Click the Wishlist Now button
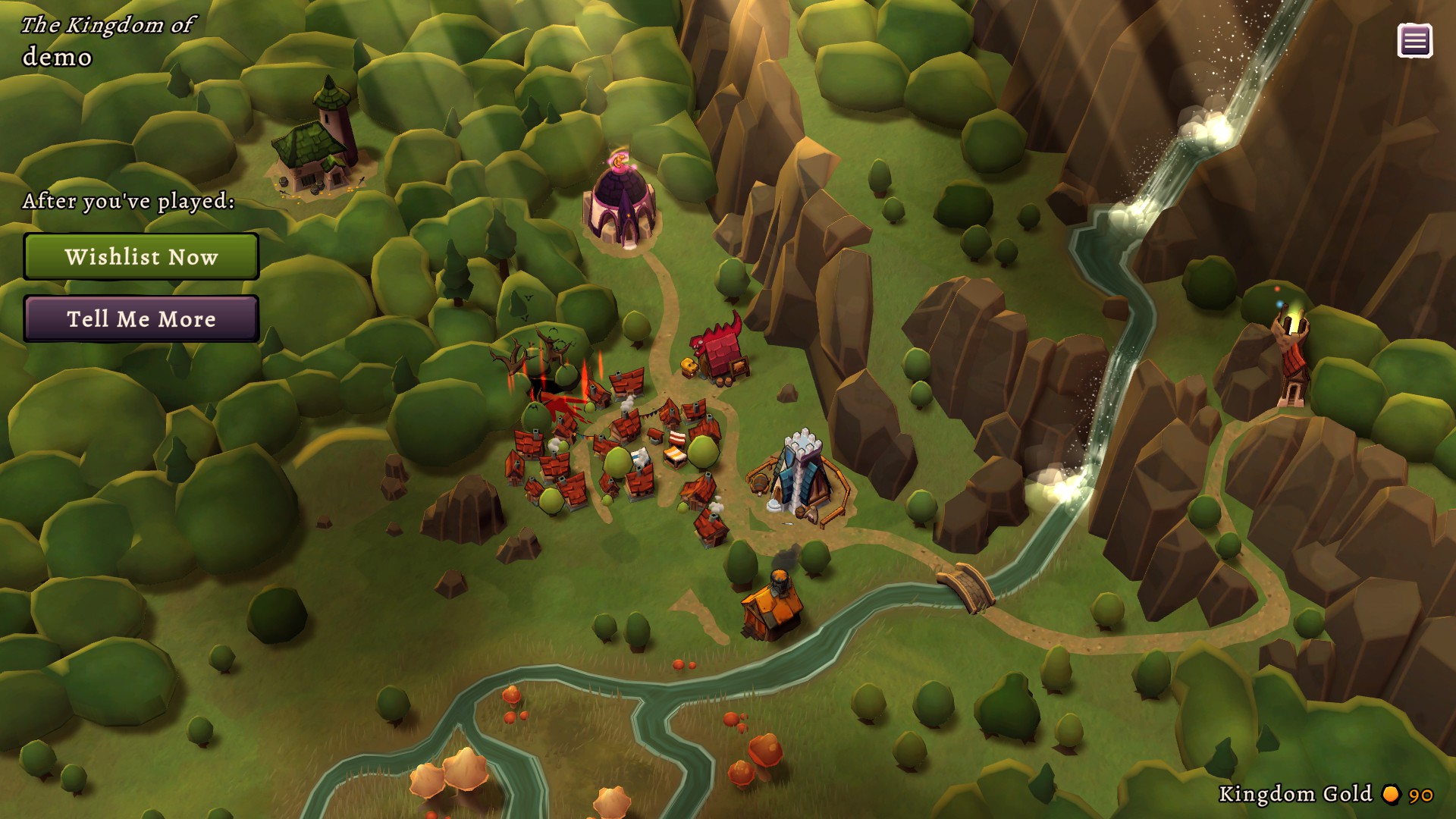This screenshot has width=1456, height=819. (140, 257)
